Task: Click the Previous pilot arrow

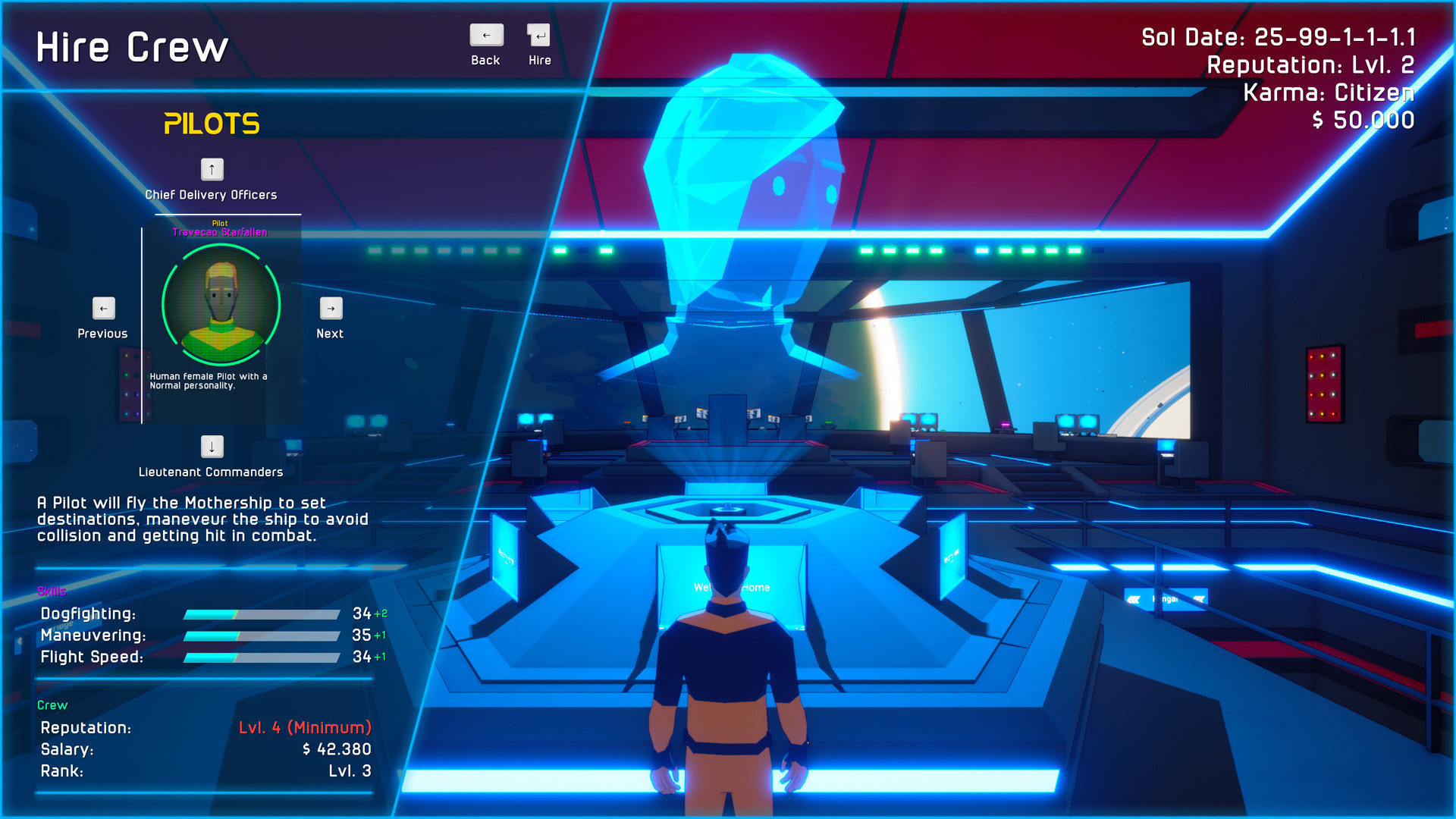Action: [x=102, y=308]
